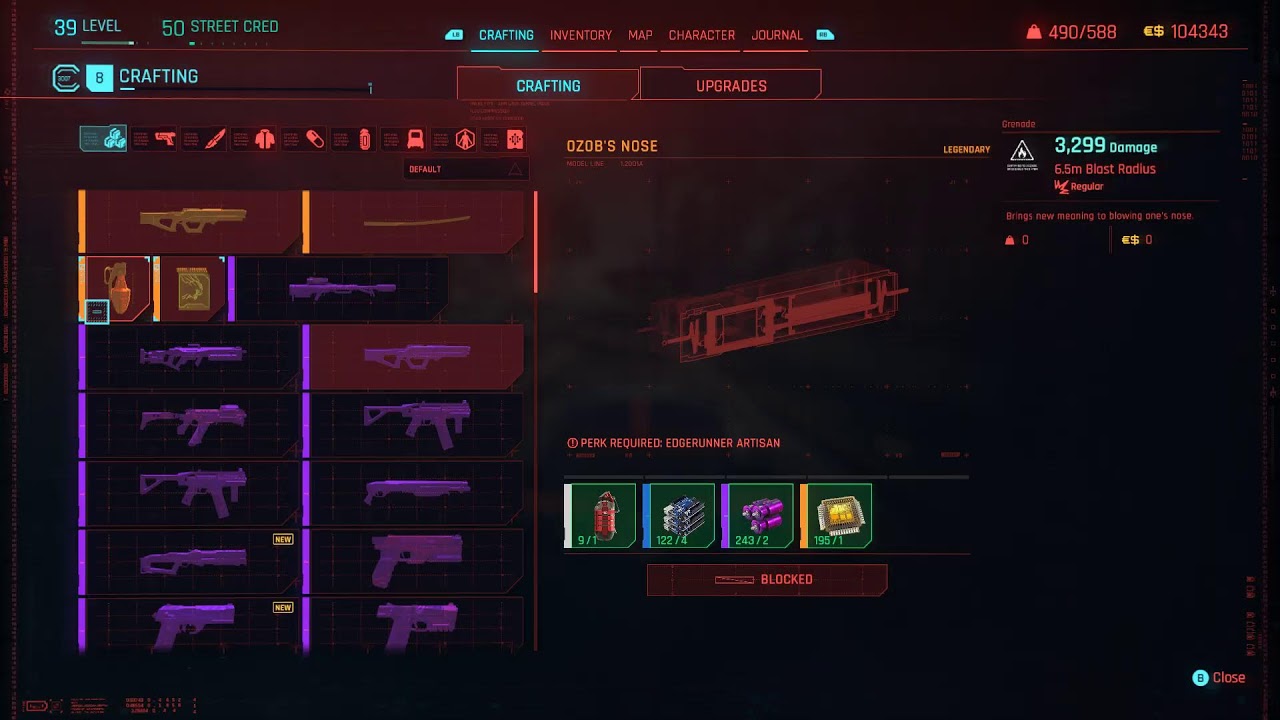Switch to the UPGRADES tab
1280x720 pixels.
(729, 85)
